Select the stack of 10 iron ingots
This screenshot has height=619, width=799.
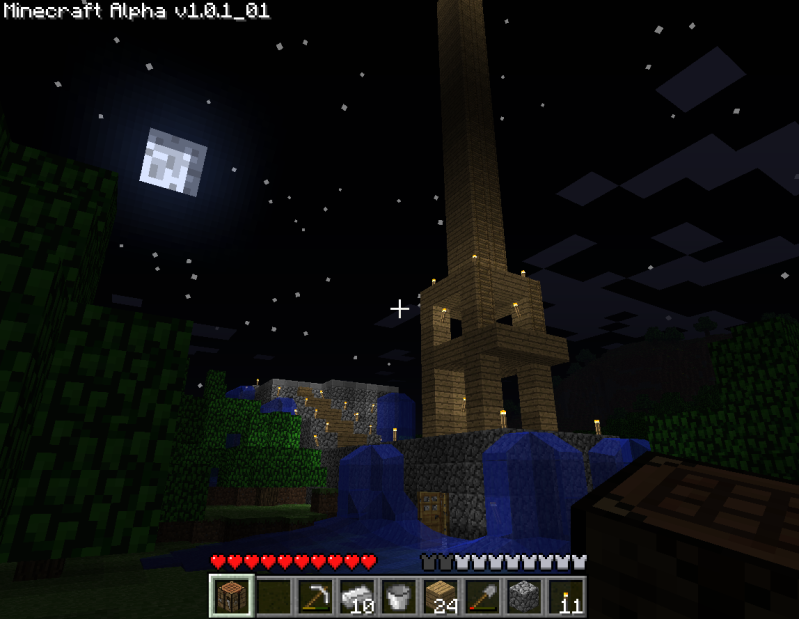tap(357, 596)
